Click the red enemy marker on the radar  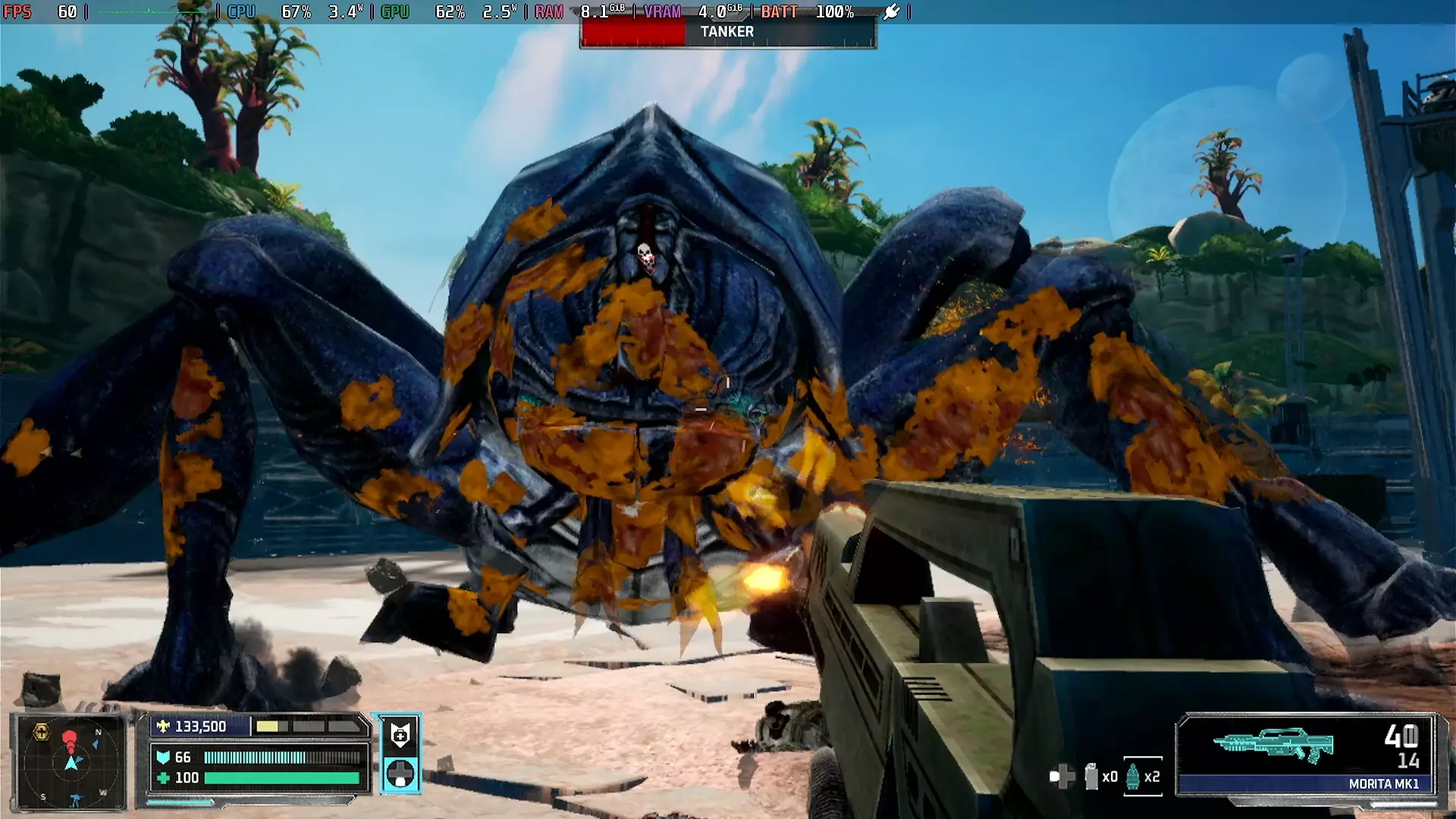70,739
